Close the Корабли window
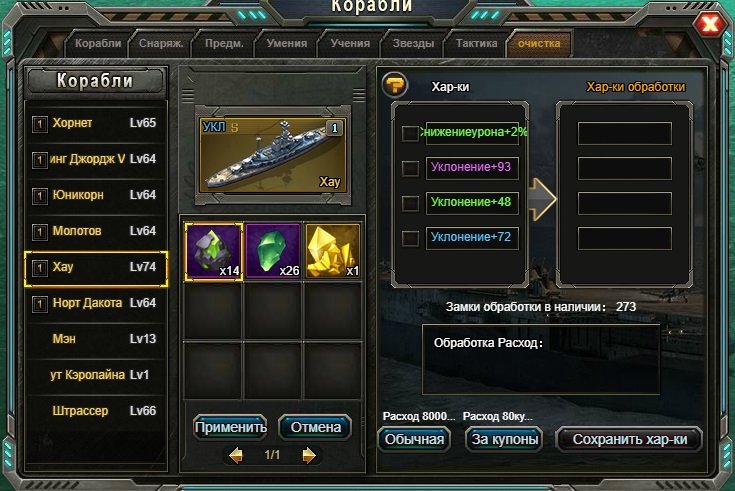The height and width of the screenshot is (491, 735). 709,24
